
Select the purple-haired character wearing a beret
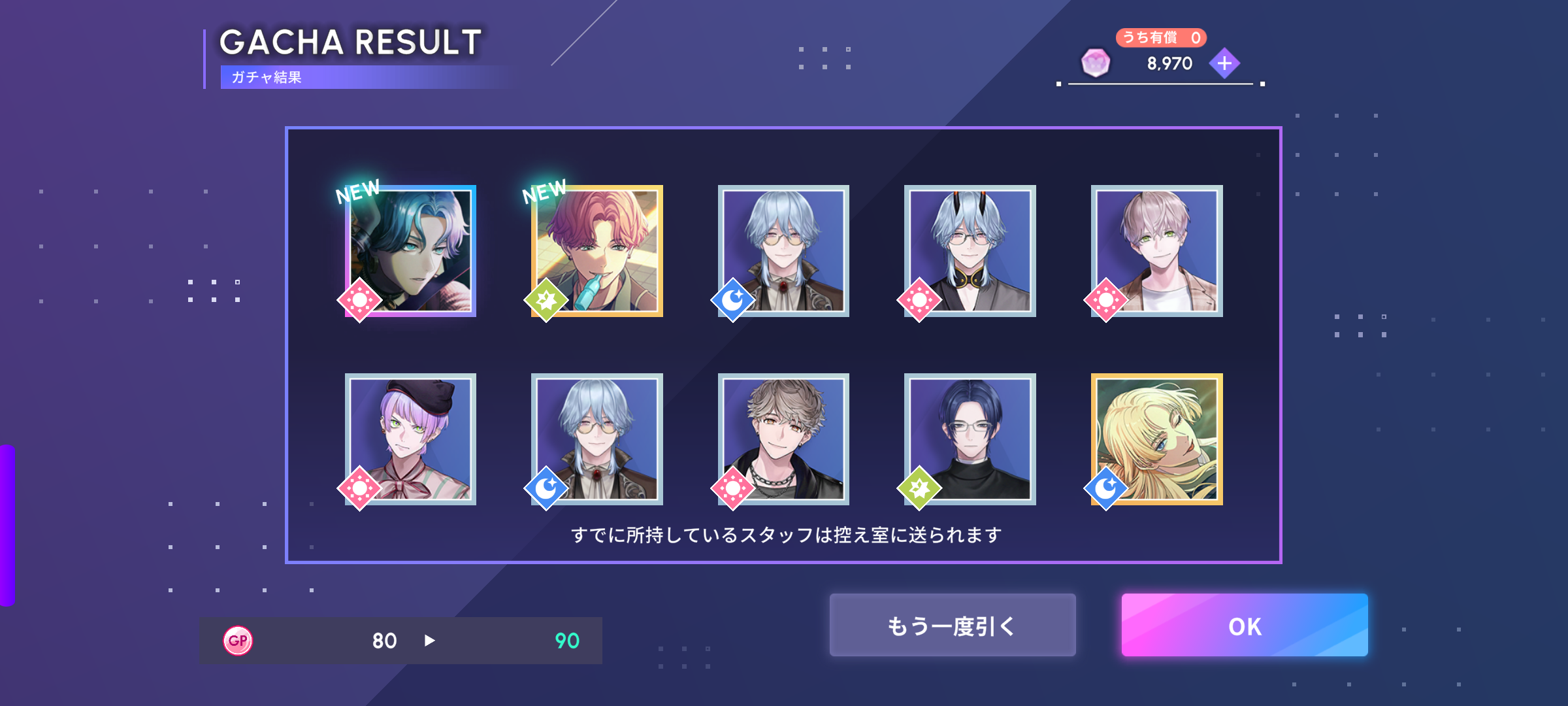click(x=410, y=439)
